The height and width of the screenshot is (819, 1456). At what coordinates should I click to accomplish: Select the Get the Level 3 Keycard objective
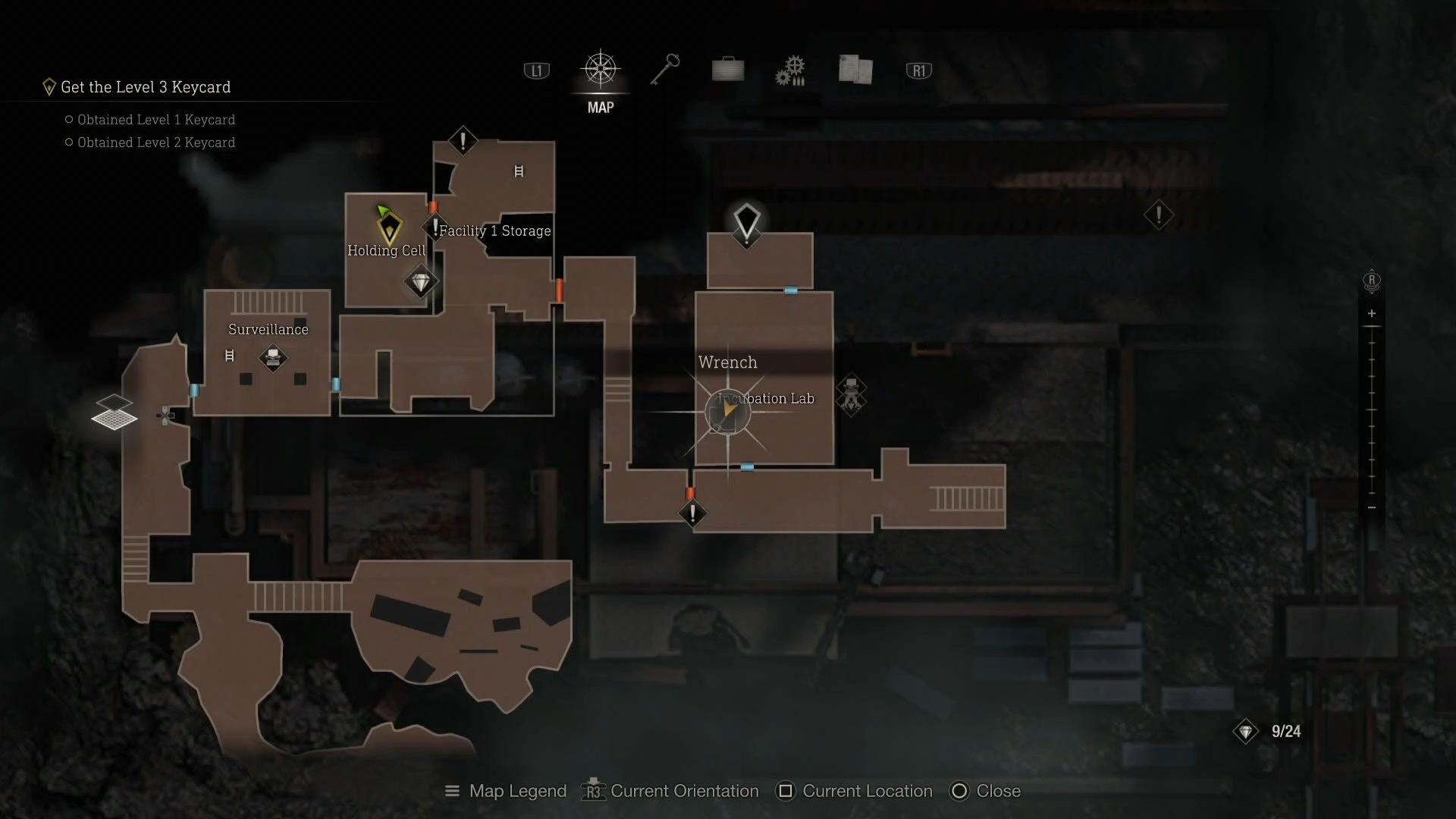point(145,87)
